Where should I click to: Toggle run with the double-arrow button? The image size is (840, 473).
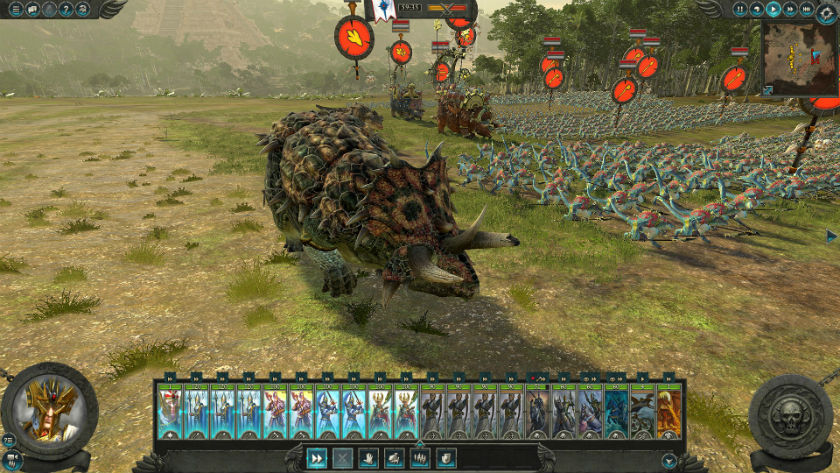click(x=317, y=458)
